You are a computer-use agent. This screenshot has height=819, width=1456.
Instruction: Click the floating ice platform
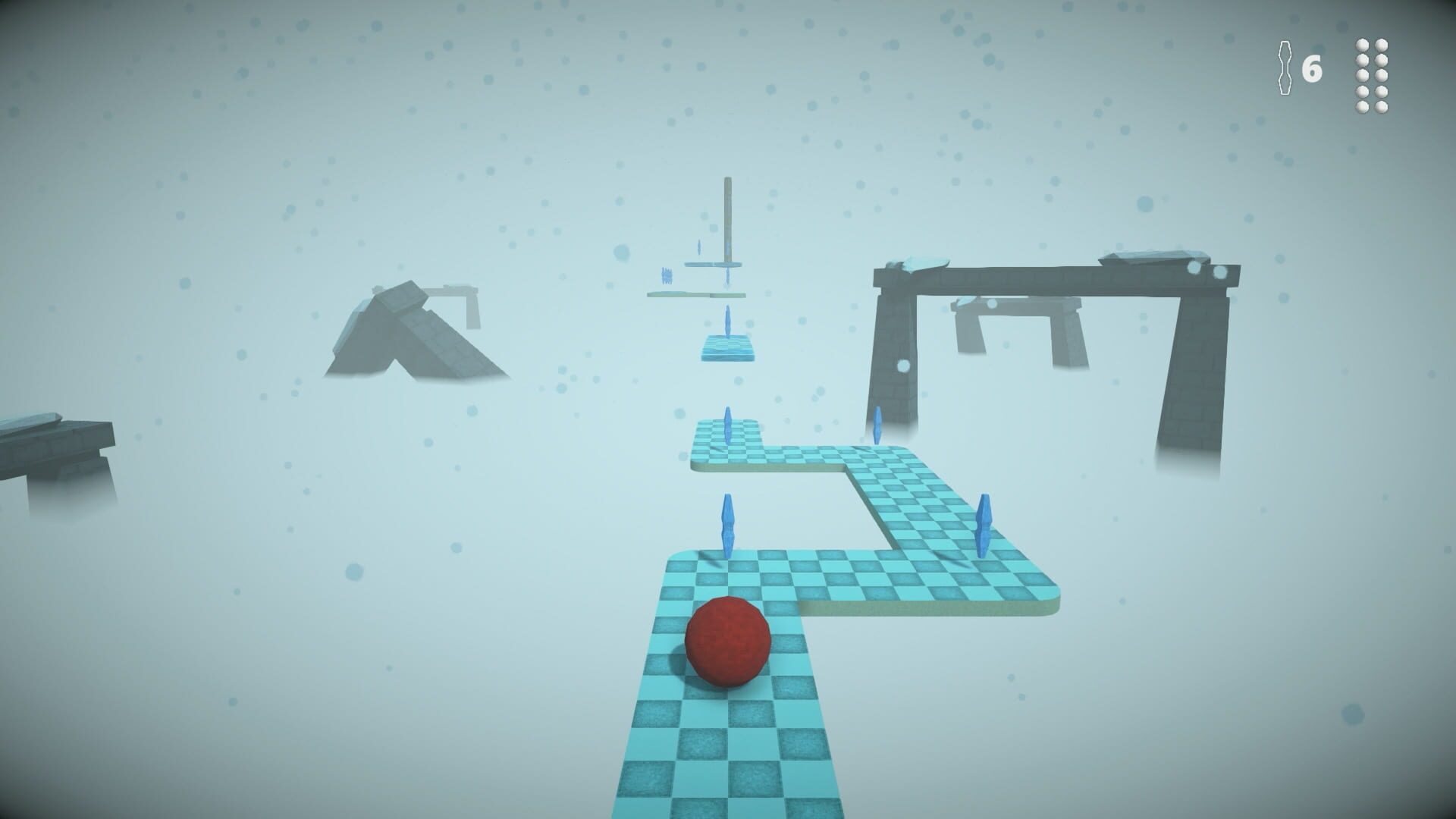(x=726, y=349)
